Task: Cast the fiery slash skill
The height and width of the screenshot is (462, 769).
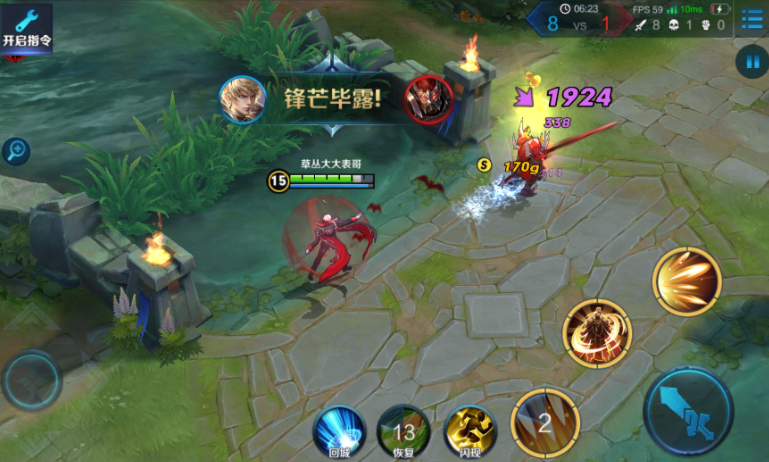Action: pos(687,281)
